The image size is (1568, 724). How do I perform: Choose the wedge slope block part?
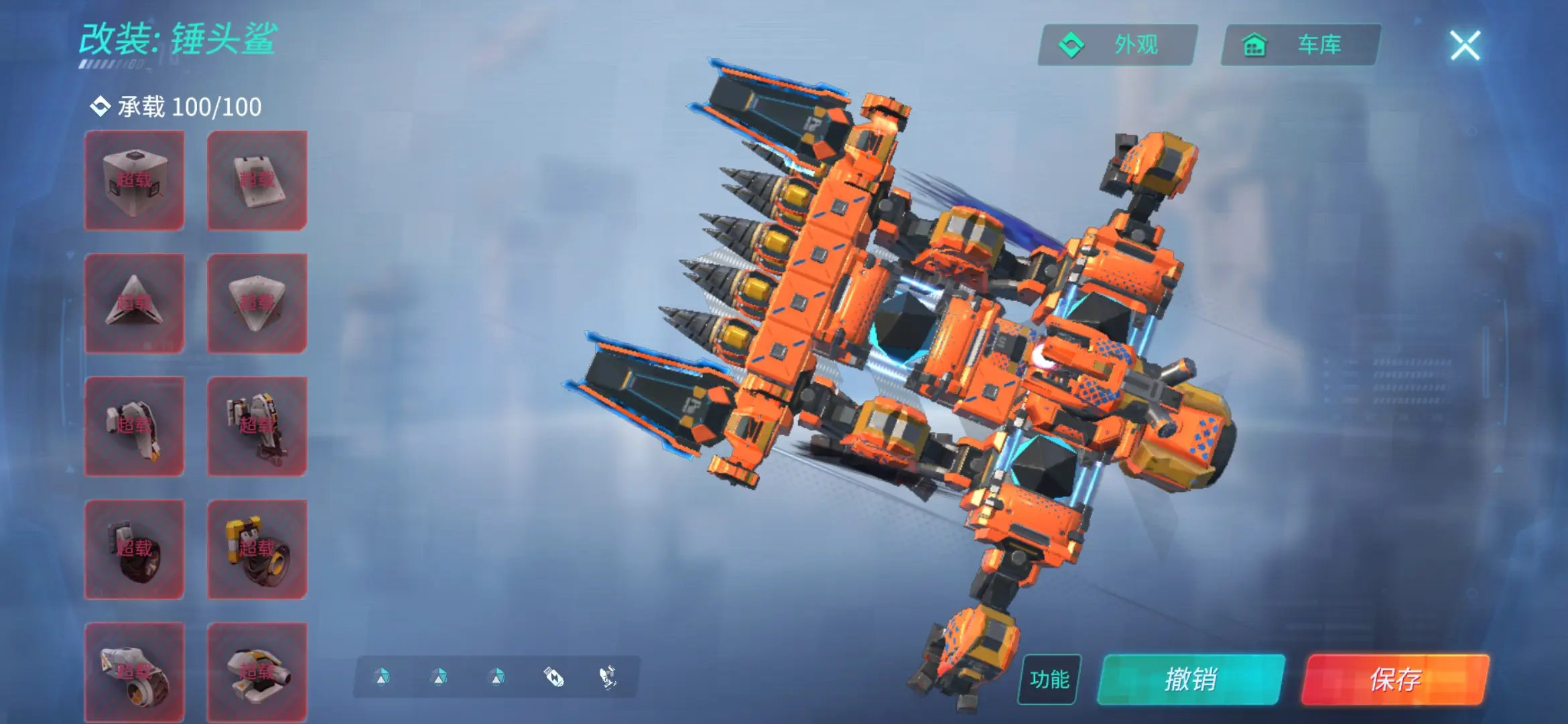click(257, 180)
